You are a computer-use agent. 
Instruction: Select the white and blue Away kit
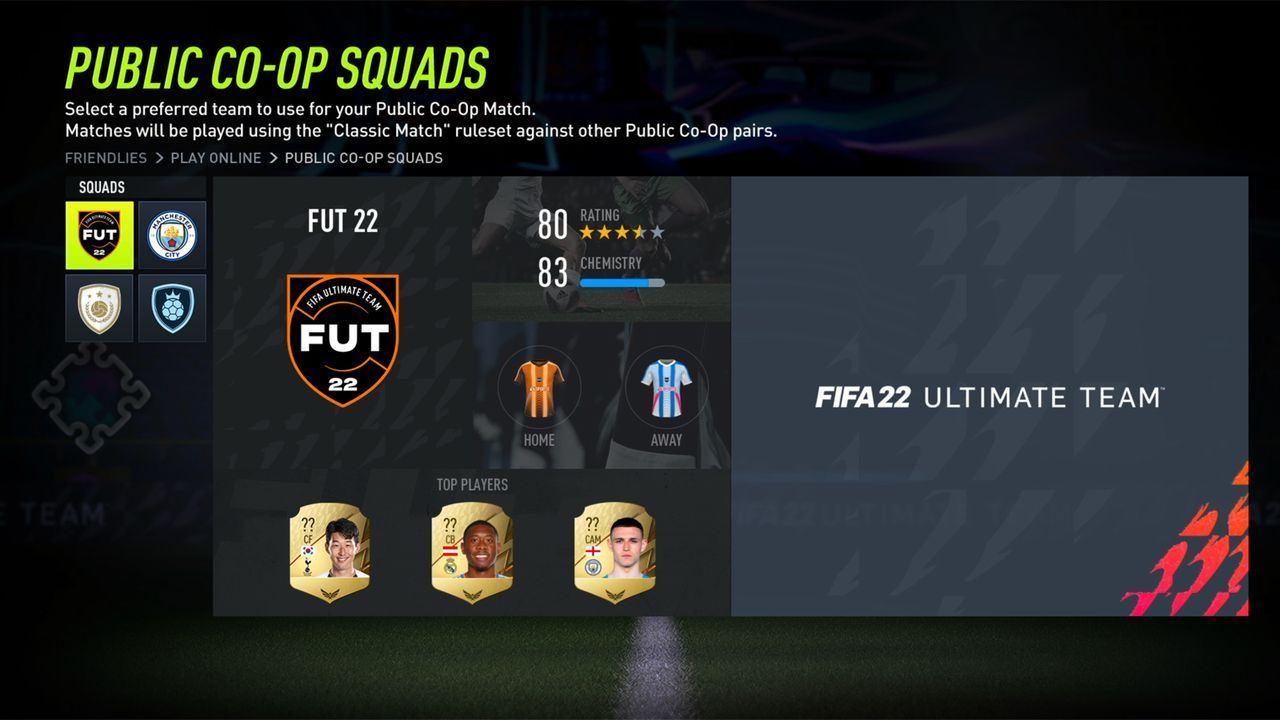(x=666, y=388)
